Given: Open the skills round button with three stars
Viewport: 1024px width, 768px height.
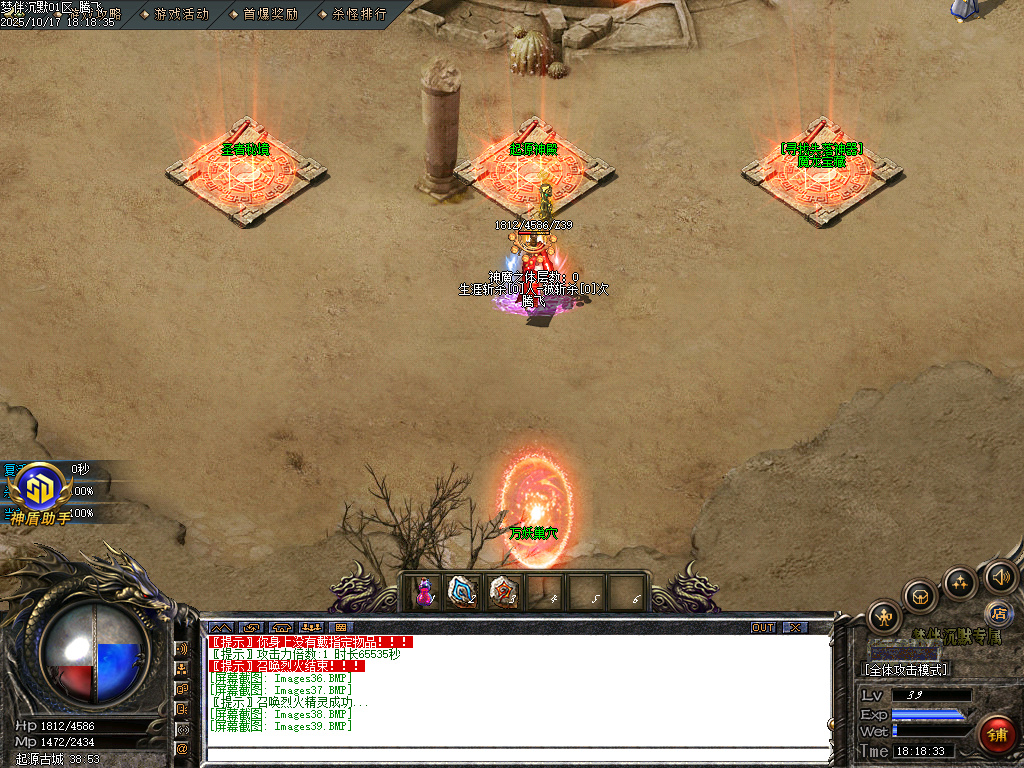Looking at the screenshot, I should (x=960, y=582).
